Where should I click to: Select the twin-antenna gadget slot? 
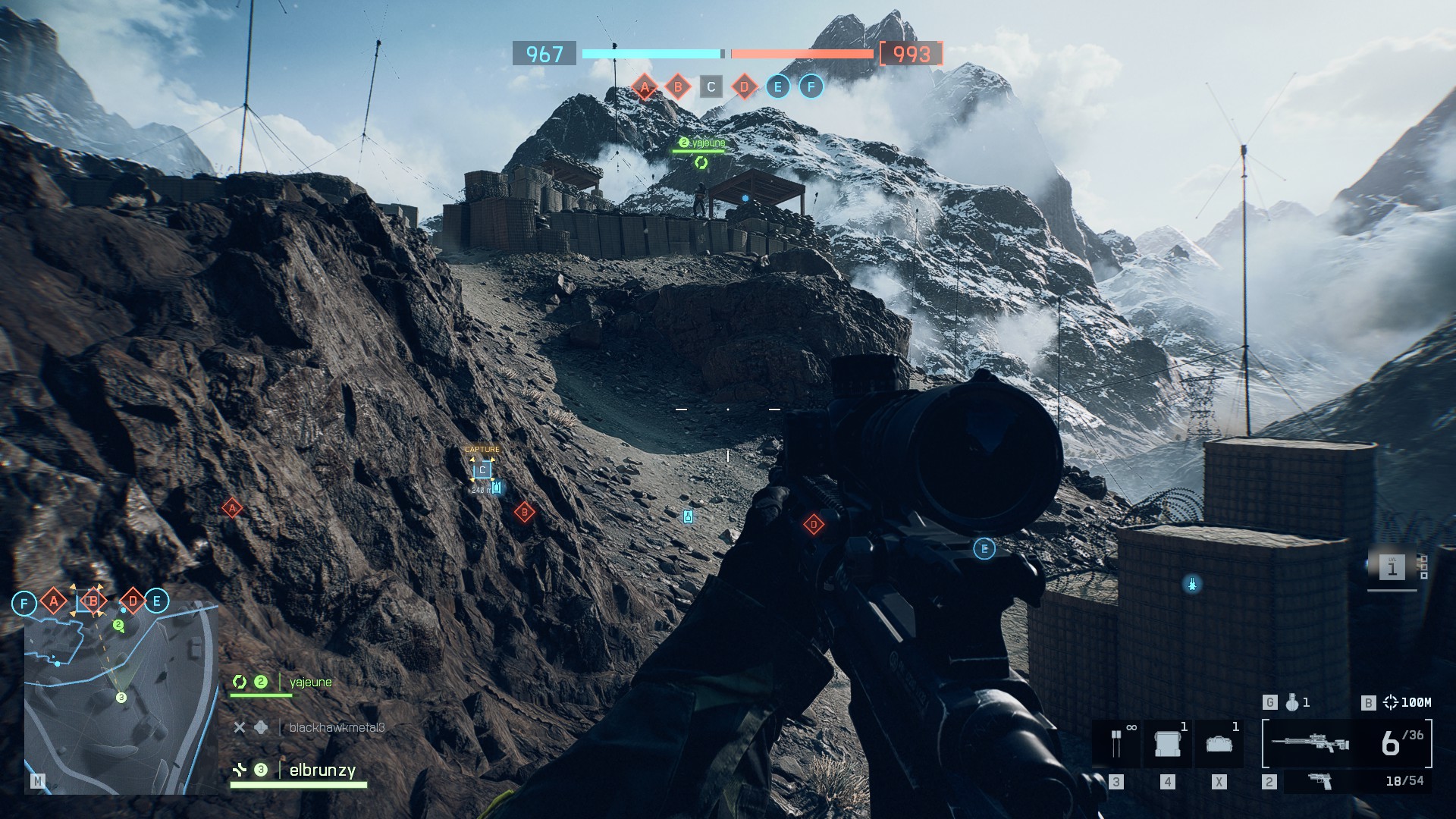tap(1116, 743)
